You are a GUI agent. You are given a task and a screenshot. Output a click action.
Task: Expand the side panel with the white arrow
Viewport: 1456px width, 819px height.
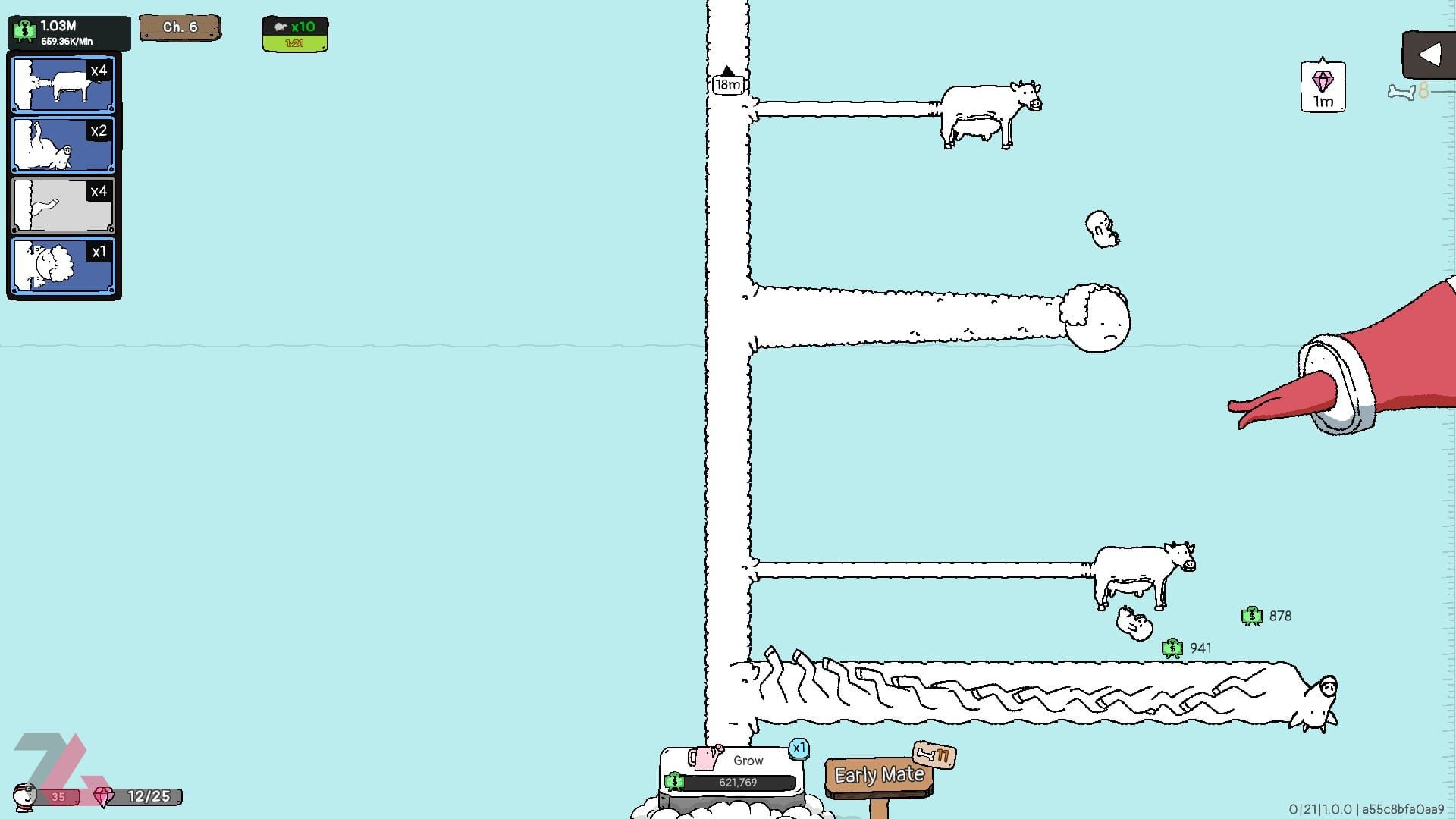click(x=1429, y=55)
